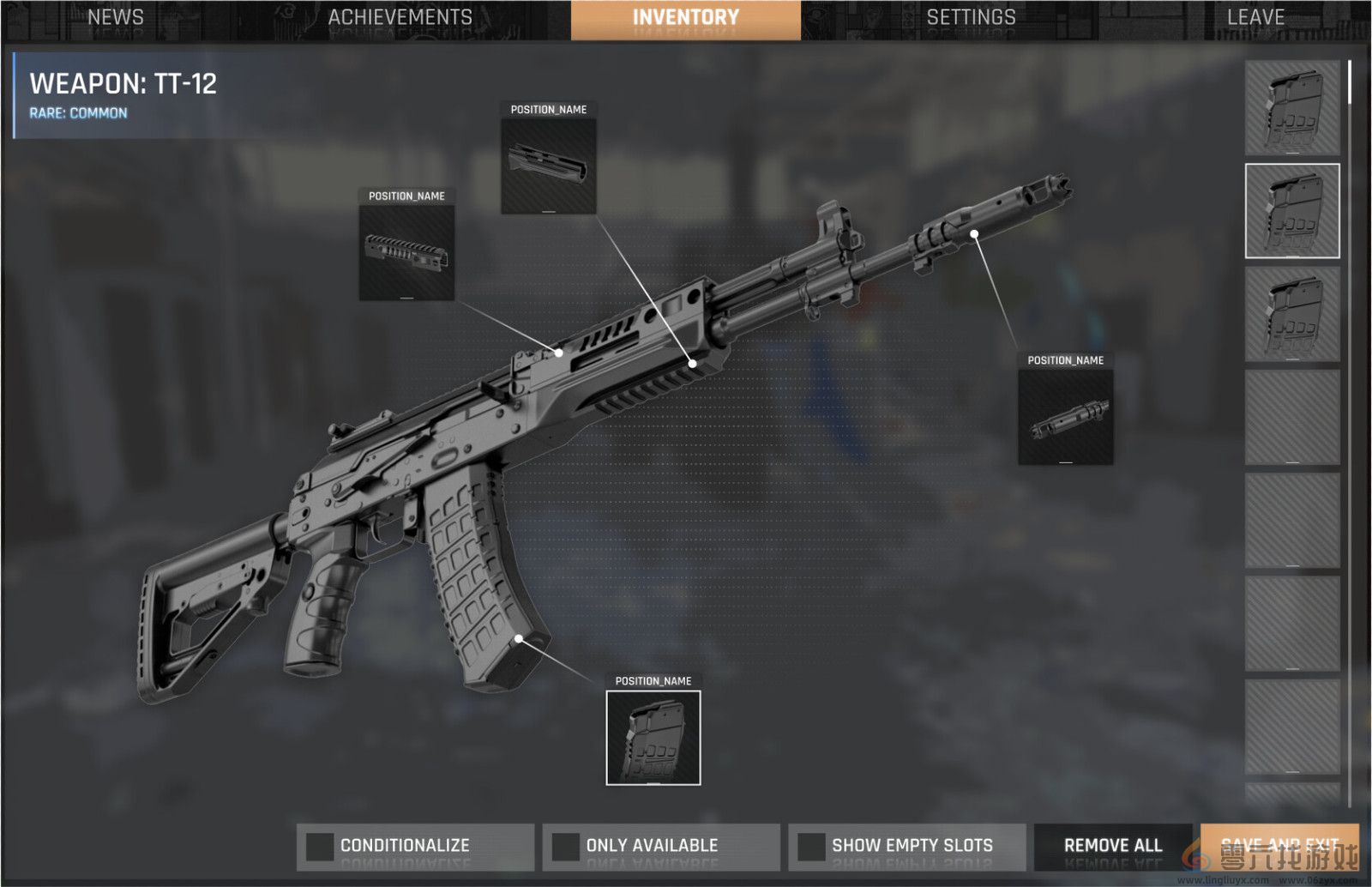The height and width of the screenshot is (887, 1372).
Task: Choose Leave in the top bar
Action: (1255, 18)
